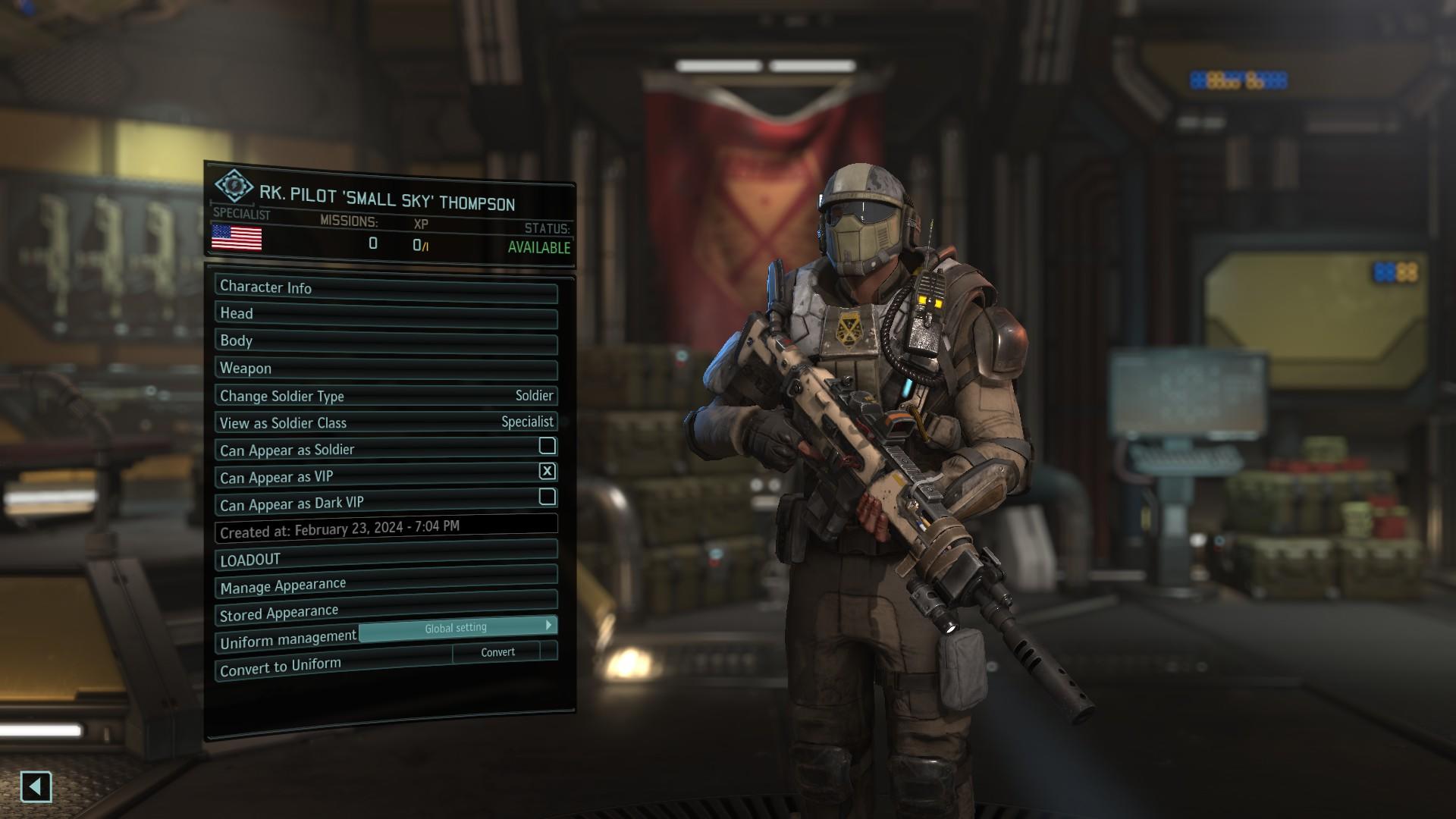Uncheck Can Appear as VIP
The width and height of the screenshot is (1456, 819).
pyautogui.click(x=547, y=472)
